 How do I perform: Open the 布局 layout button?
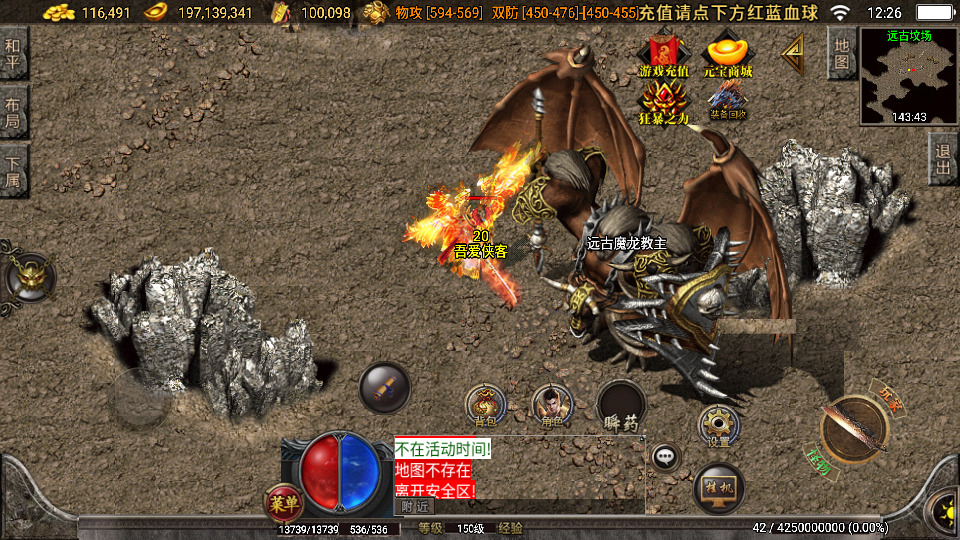click(x=13, y=111)
